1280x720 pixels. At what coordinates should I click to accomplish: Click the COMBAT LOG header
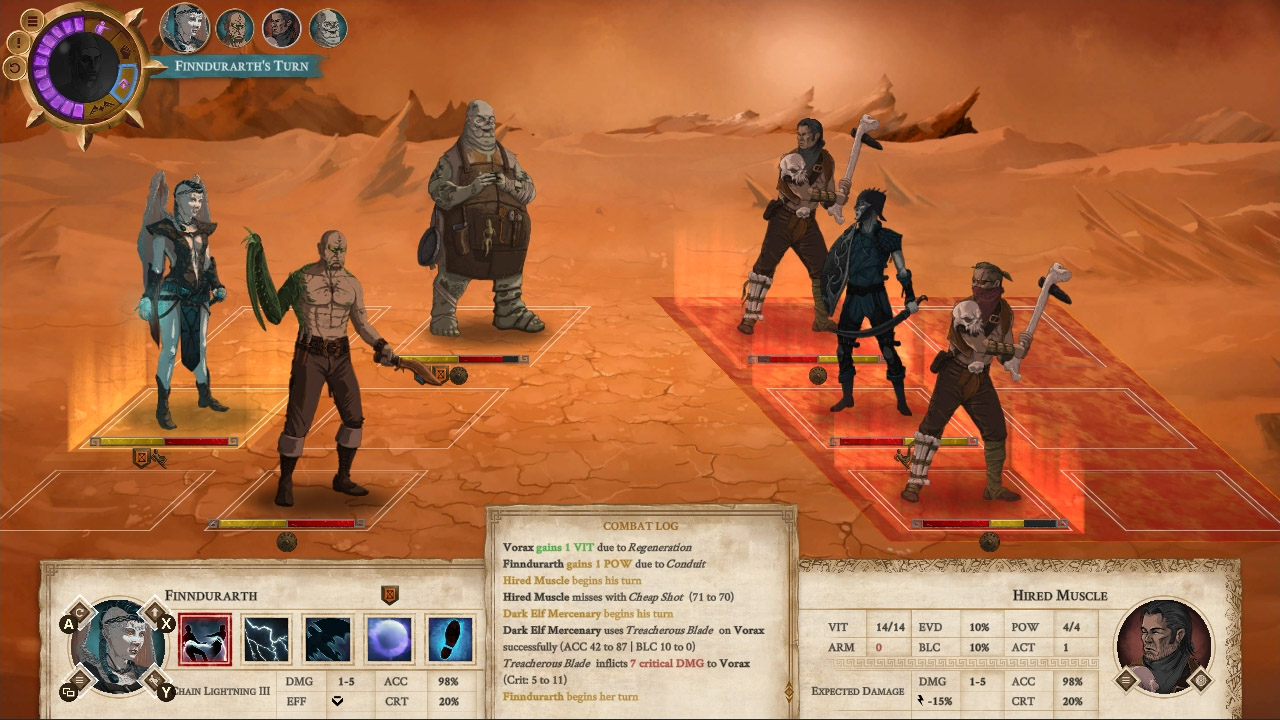tap(641, 525)
